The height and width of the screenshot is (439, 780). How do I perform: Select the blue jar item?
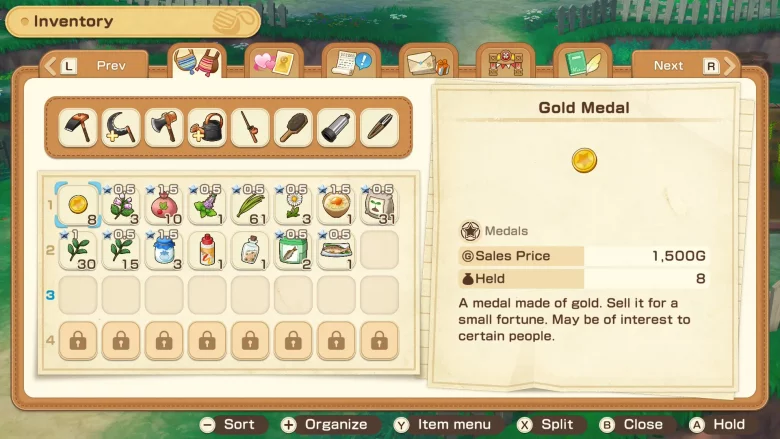(x=164, y=250)
